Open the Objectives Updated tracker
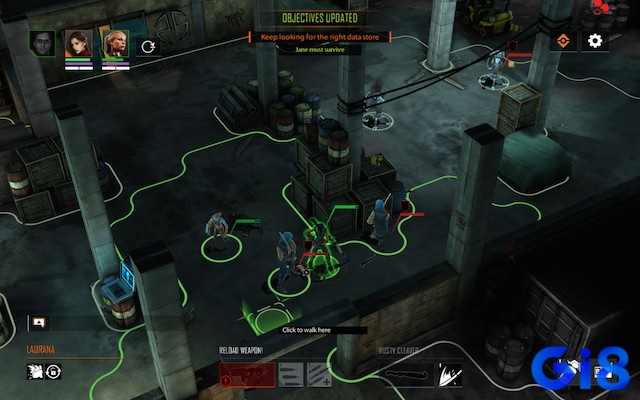The width and height of the screenshot is (640, 400). (319, 18)
